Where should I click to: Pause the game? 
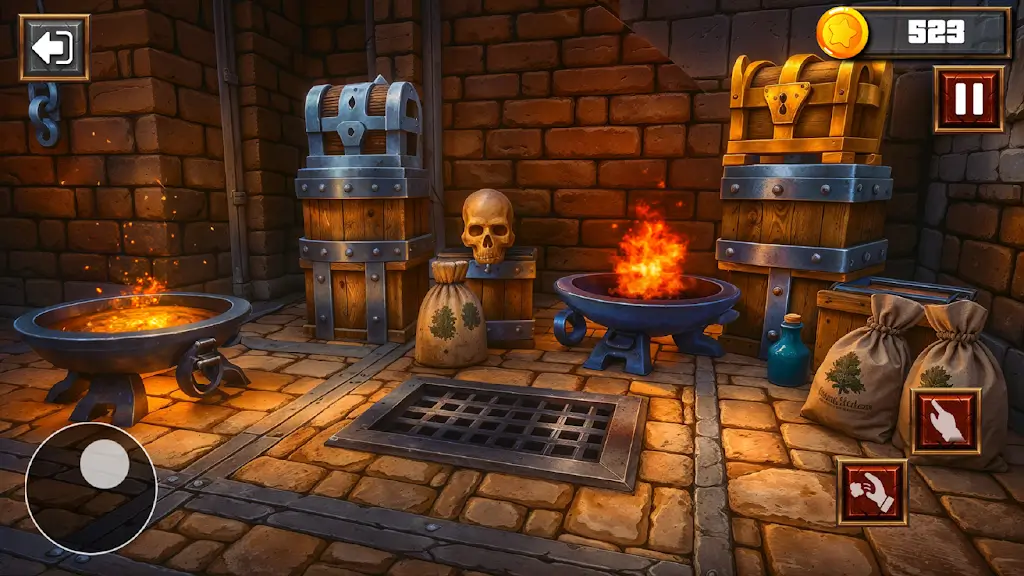coord(968,99)
